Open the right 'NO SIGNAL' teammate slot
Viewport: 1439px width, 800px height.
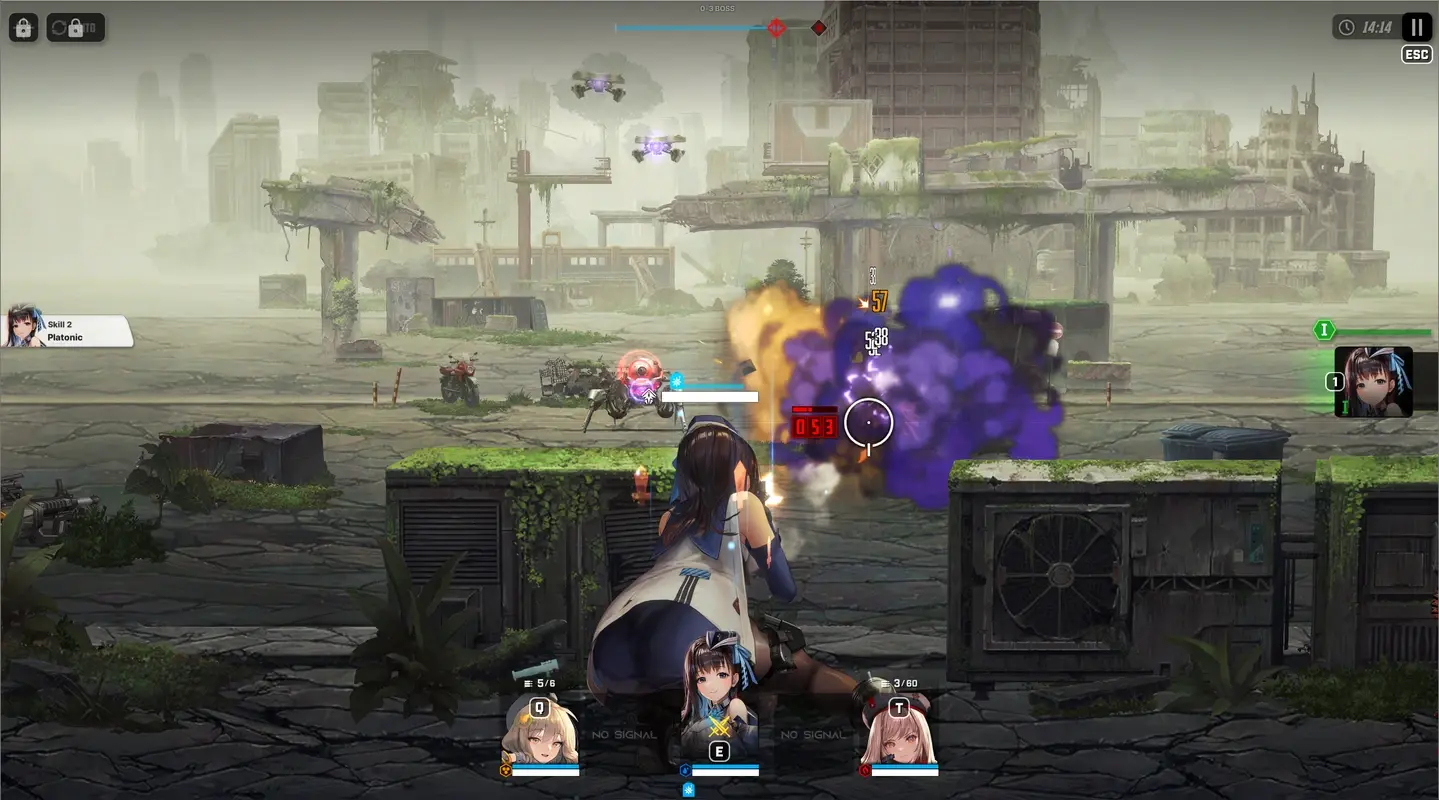point(813,733)
